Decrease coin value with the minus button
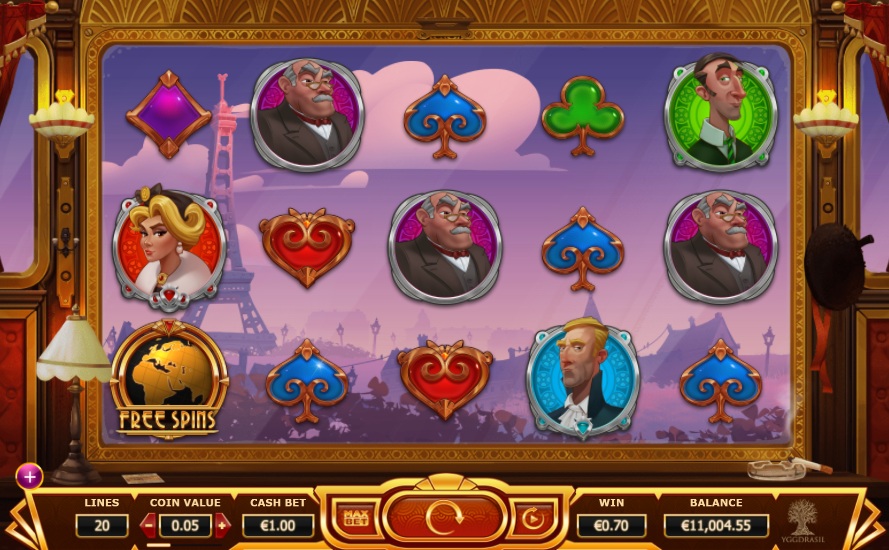Image resolution: width=889 pixels, height=550 pixels. [x=149, y=524]
